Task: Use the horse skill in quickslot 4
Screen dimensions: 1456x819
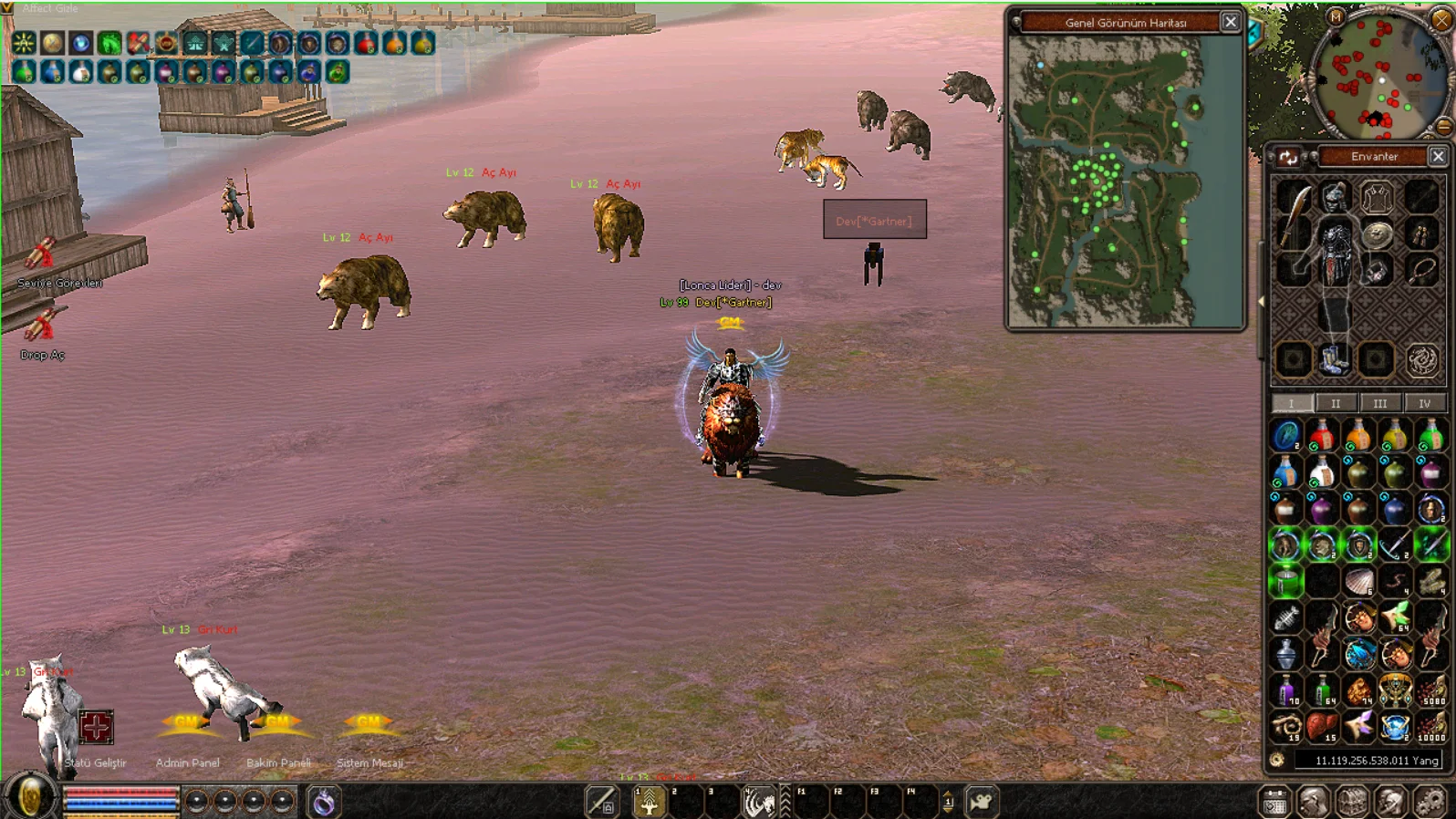Action: pyautogui.click(x=759, y=803)
